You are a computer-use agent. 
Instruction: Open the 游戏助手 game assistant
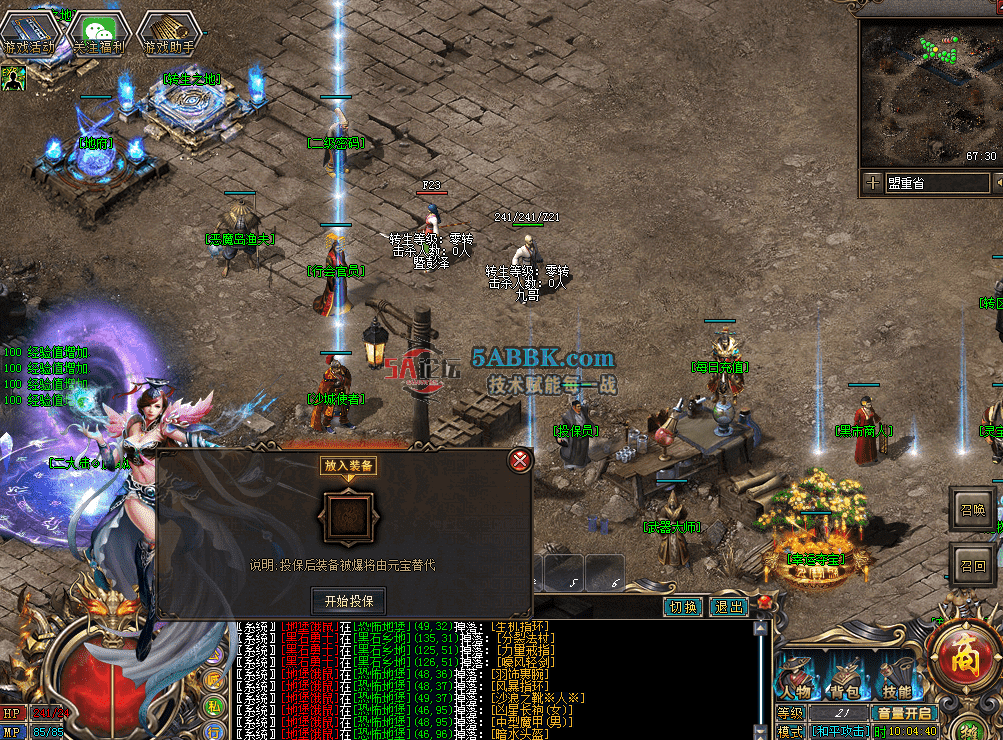pos(167,35)
